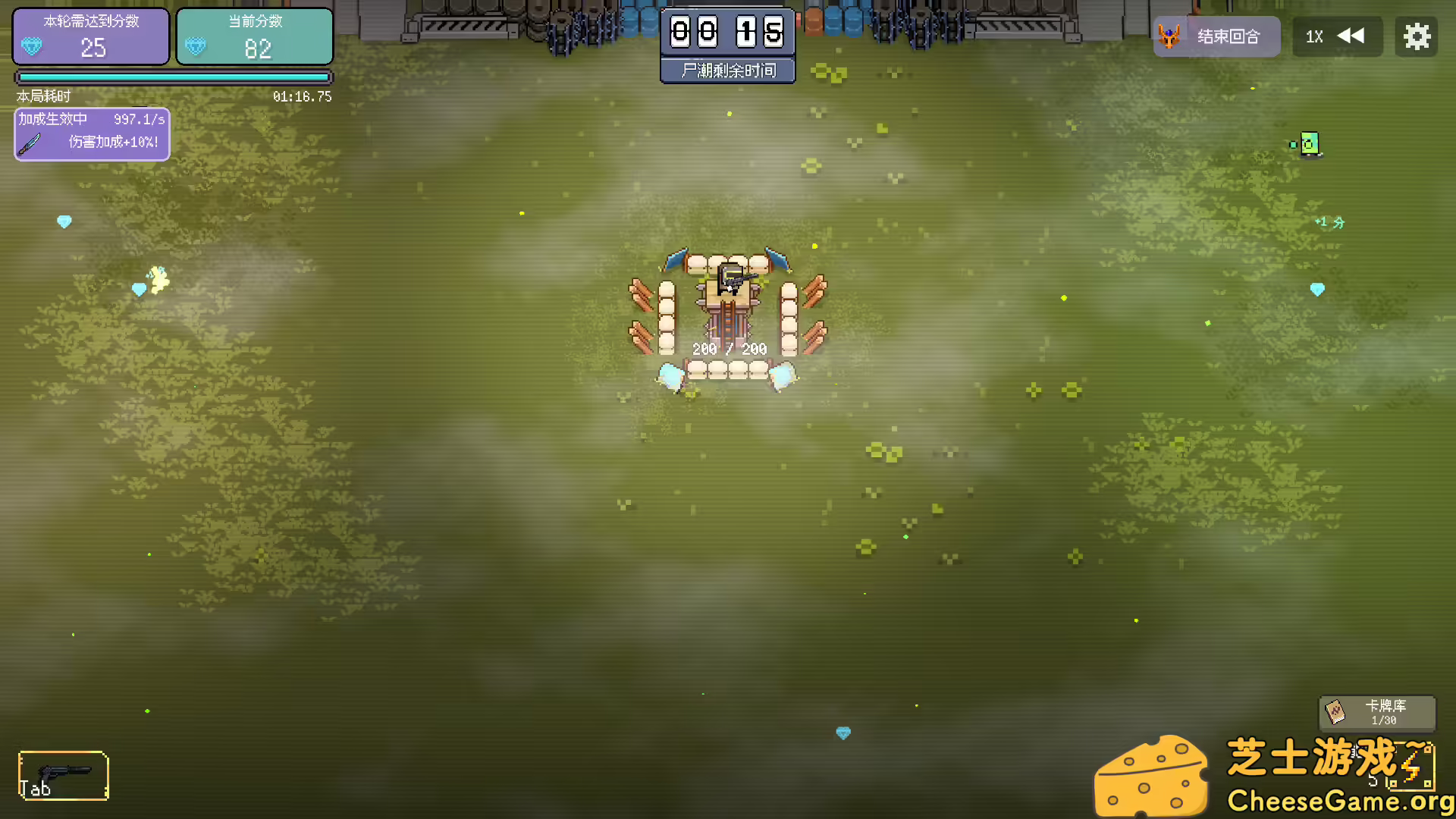Click the diamond icon on the required score panel
1456x819 pixels.
31,47
